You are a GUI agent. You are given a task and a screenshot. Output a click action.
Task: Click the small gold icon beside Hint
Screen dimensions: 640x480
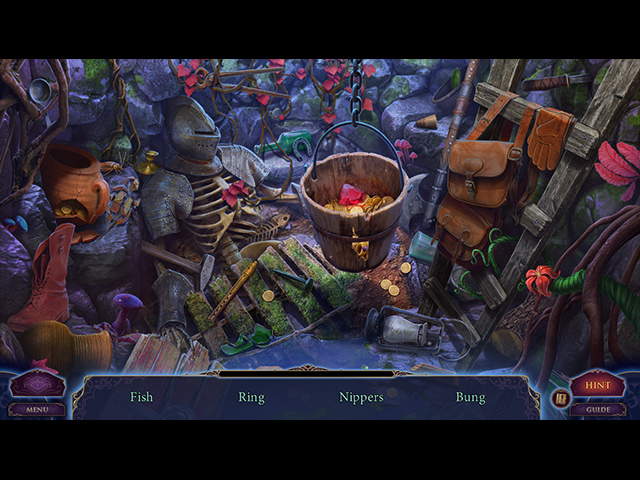559,397
